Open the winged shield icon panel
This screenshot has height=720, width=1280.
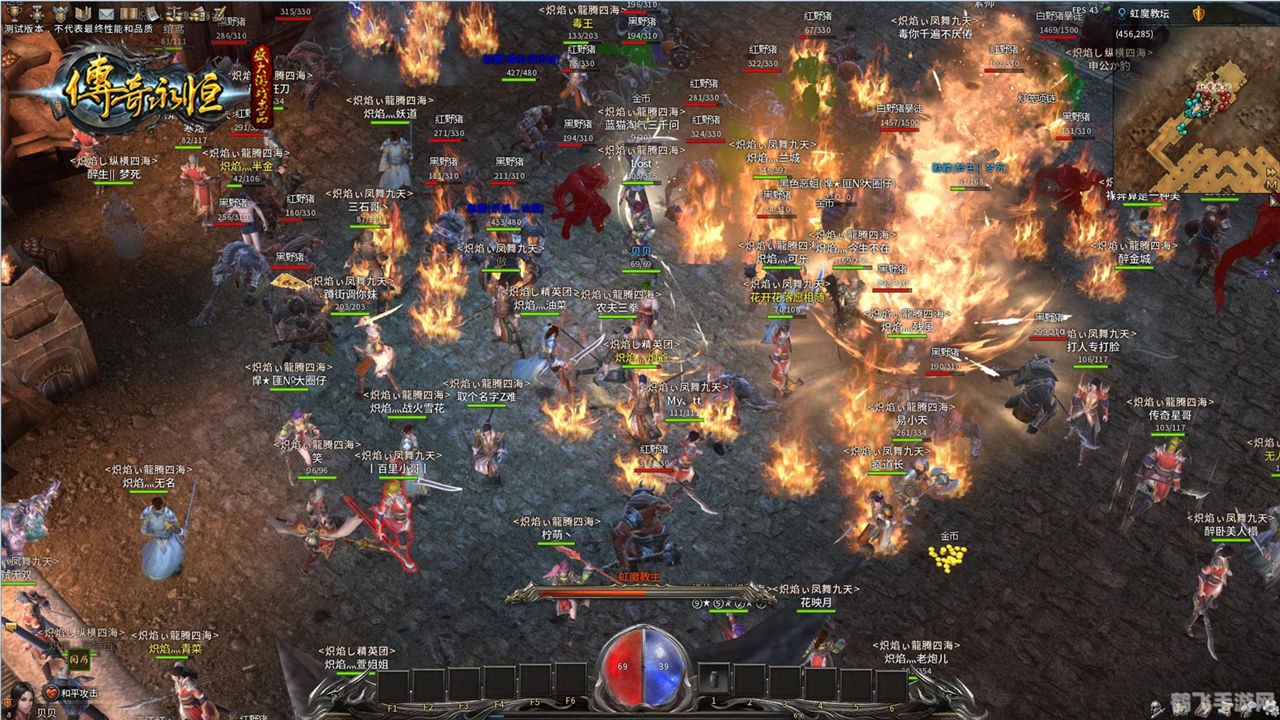(x=59, y=13)
